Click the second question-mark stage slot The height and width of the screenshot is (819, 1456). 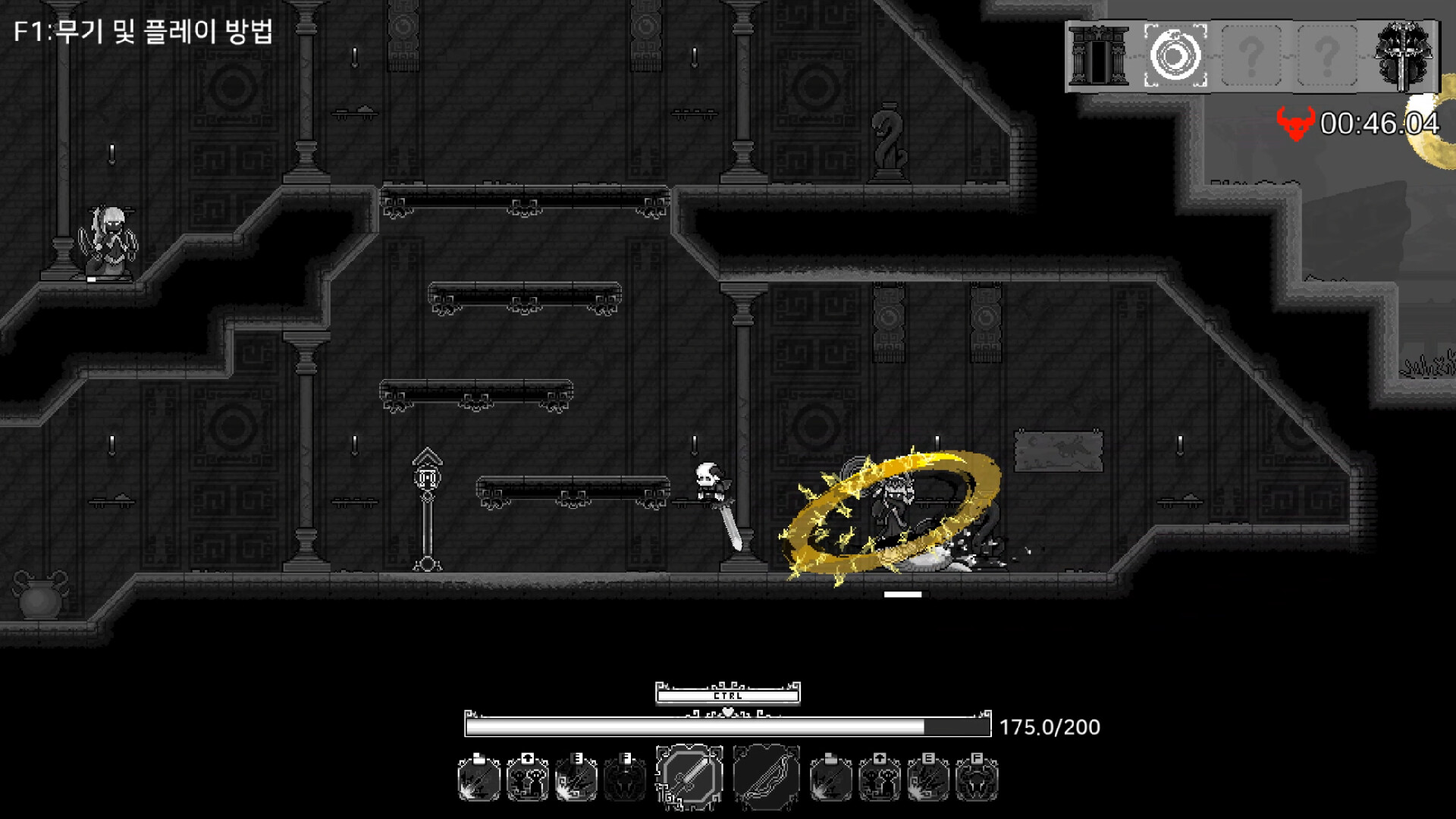point(1326,53)
